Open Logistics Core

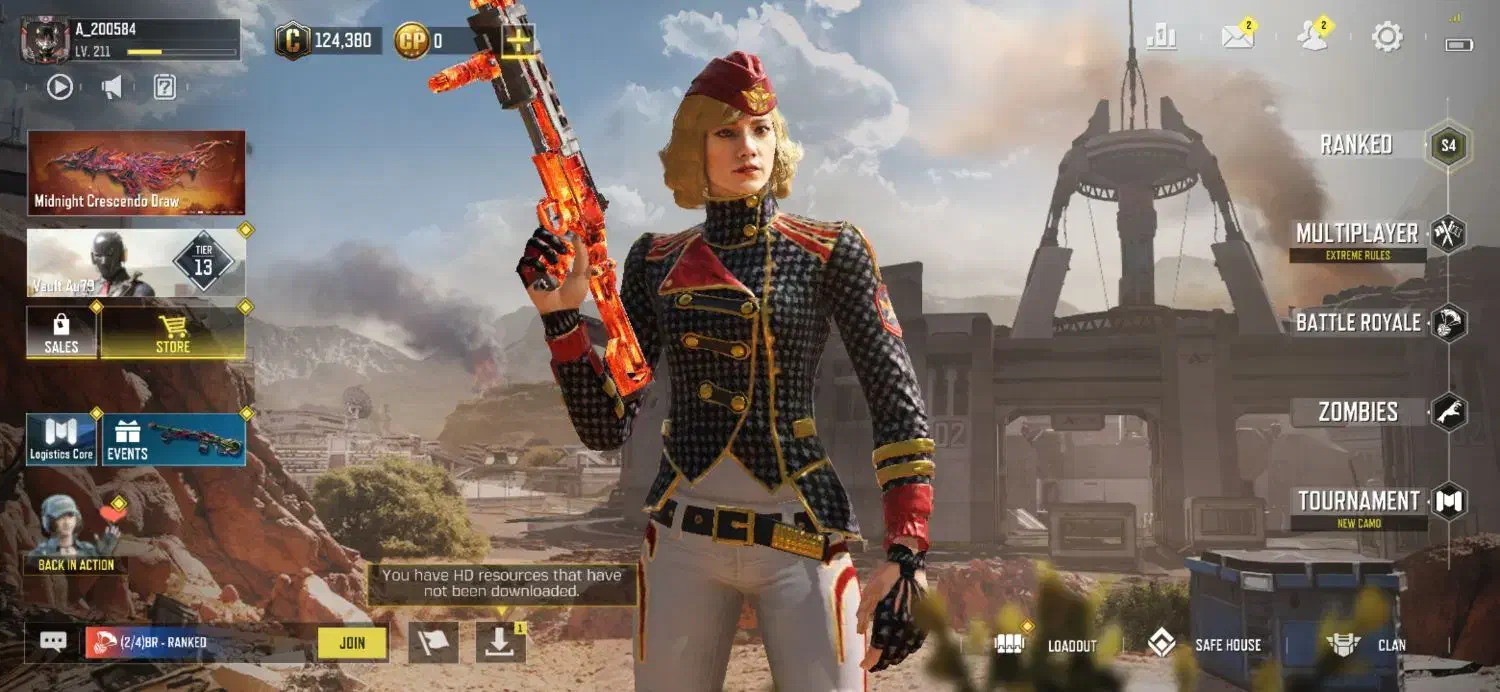pyautogui.click(x=61, y=440)
